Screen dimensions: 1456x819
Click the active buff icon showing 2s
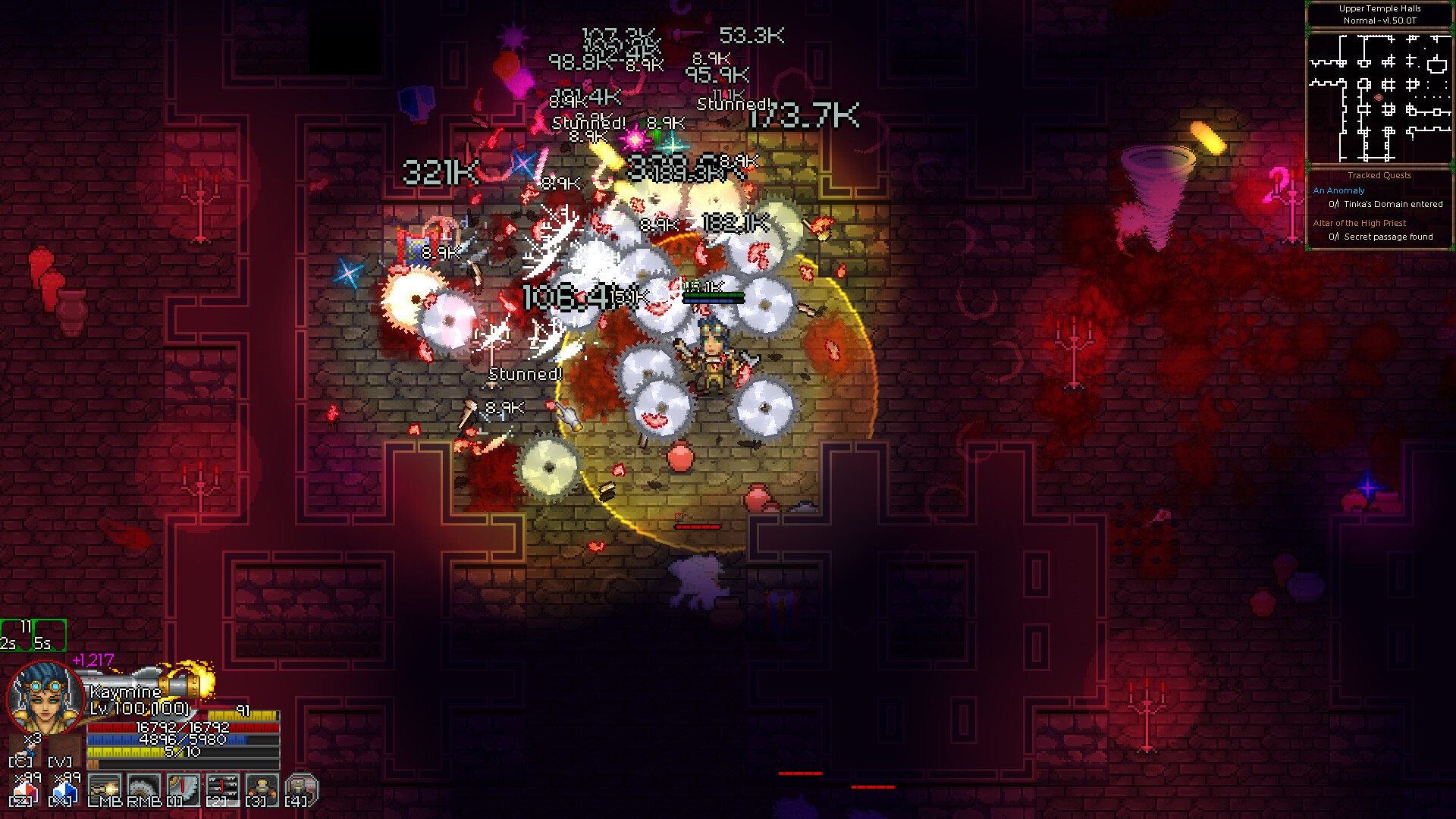[15, 635]
